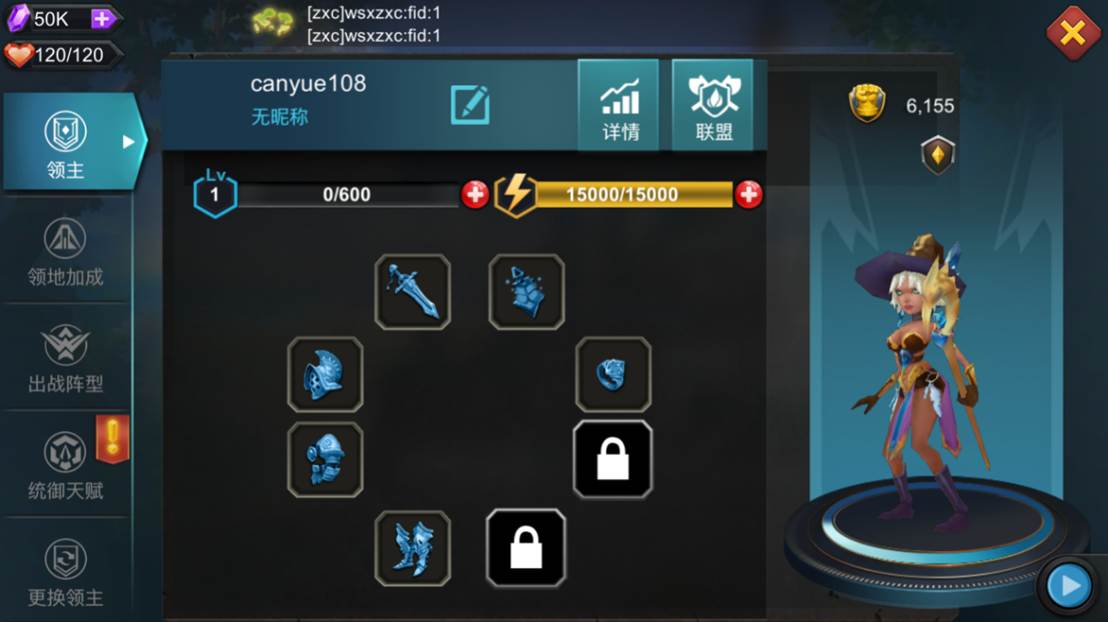Screen dimensions: 1108x622
Task: Choose the 更换领主 change lord tab
Action: pyautogui.click(x=66, y=573)
